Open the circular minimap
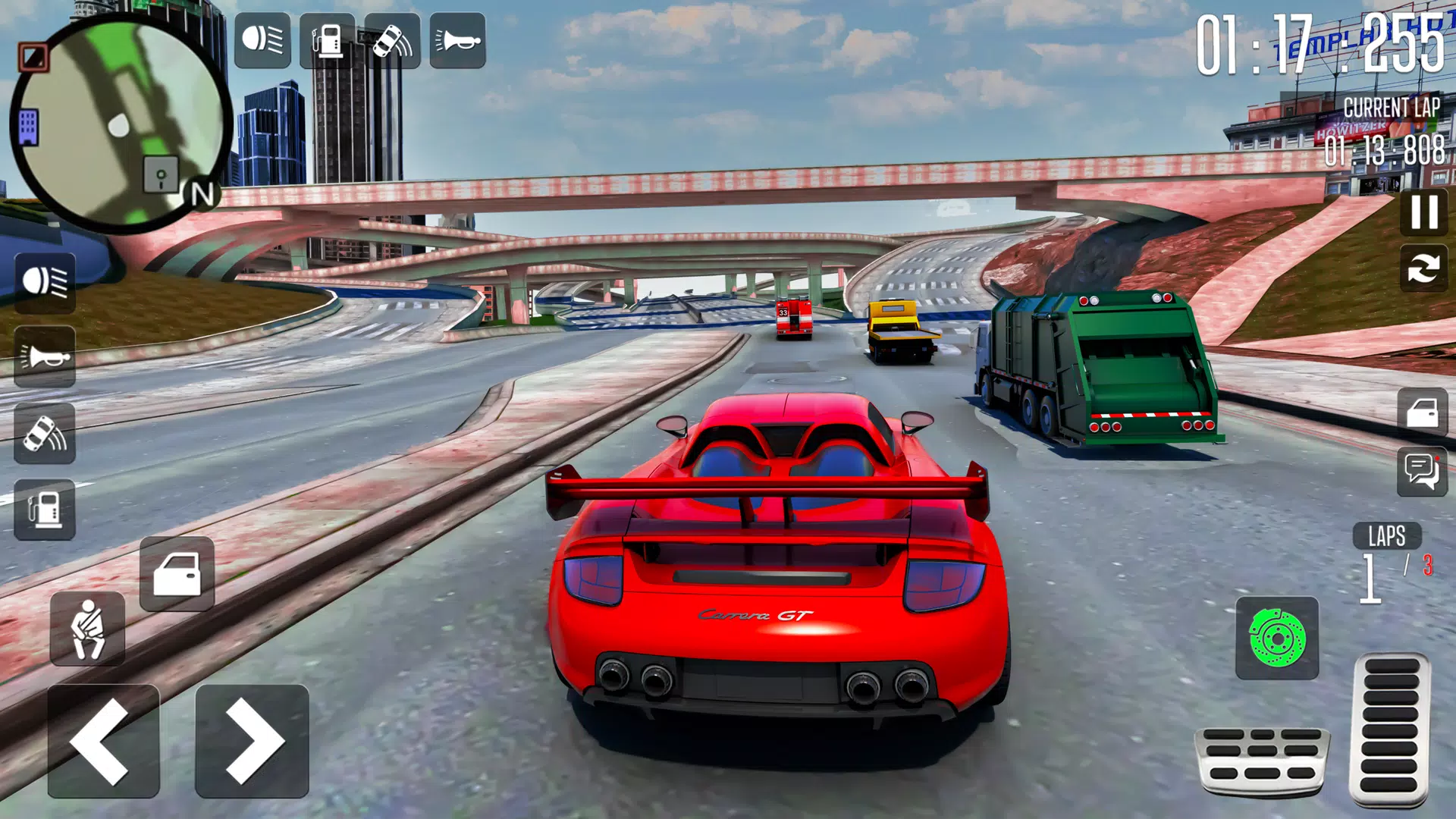The image size is (1456, 819). click(121, 121)
